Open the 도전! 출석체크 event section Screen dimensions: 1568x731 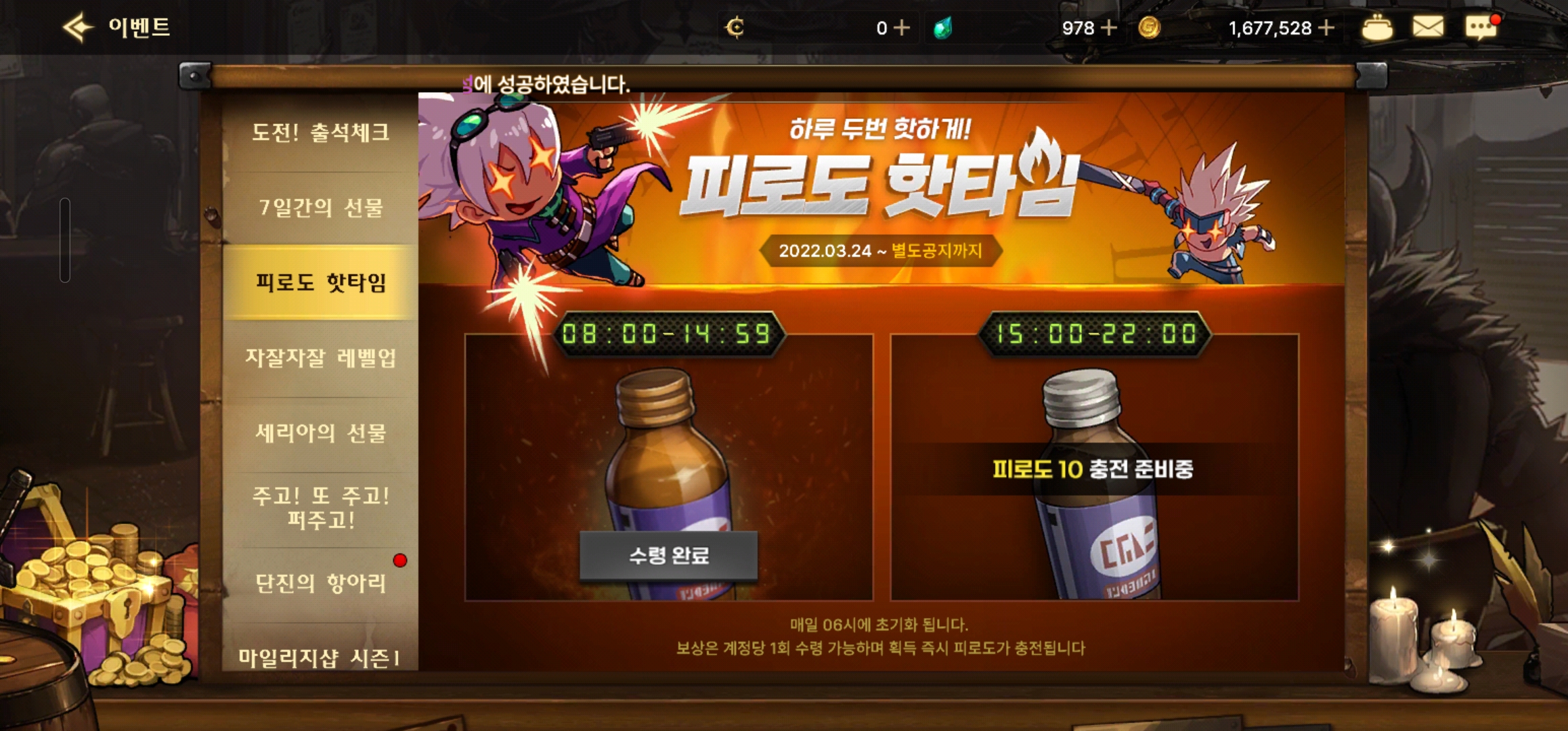pyautogui.click(x=320, y=134)
